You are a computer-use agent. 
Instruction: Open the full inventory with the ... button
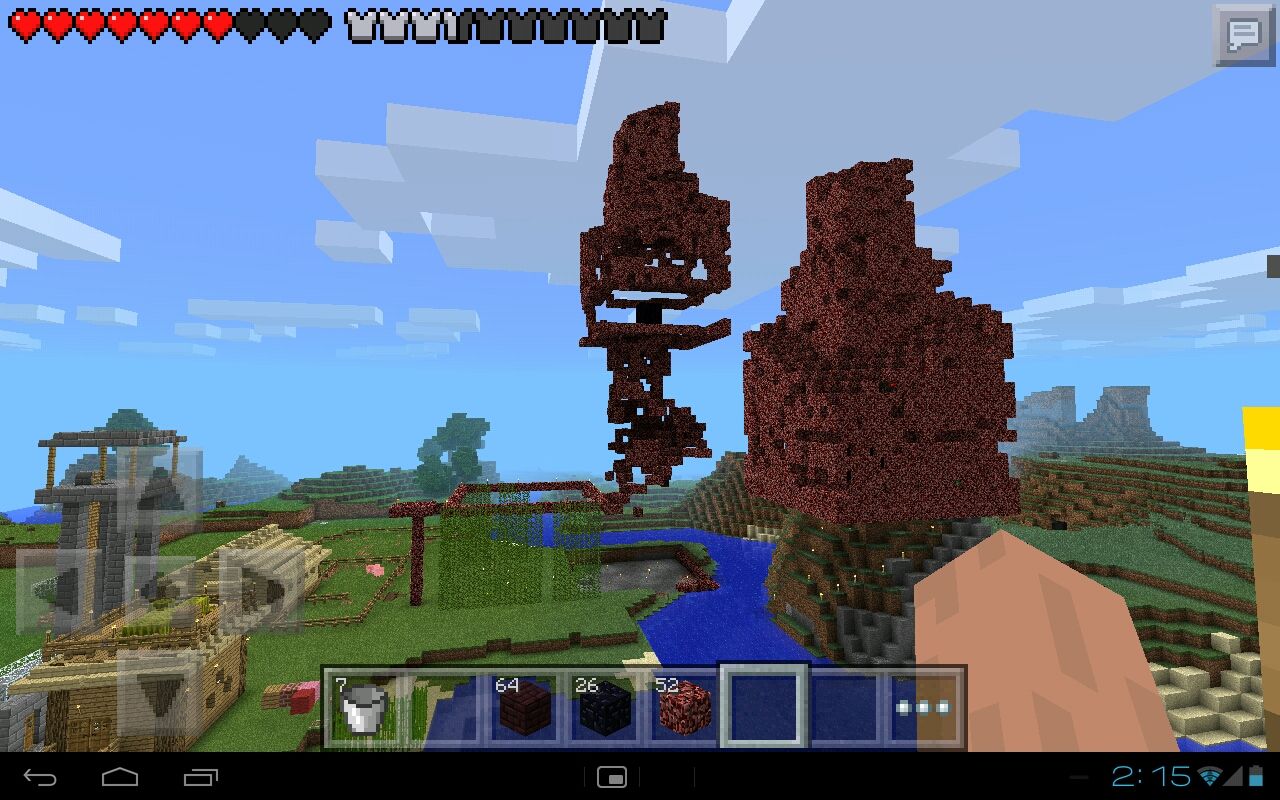[x=924, y=706]
